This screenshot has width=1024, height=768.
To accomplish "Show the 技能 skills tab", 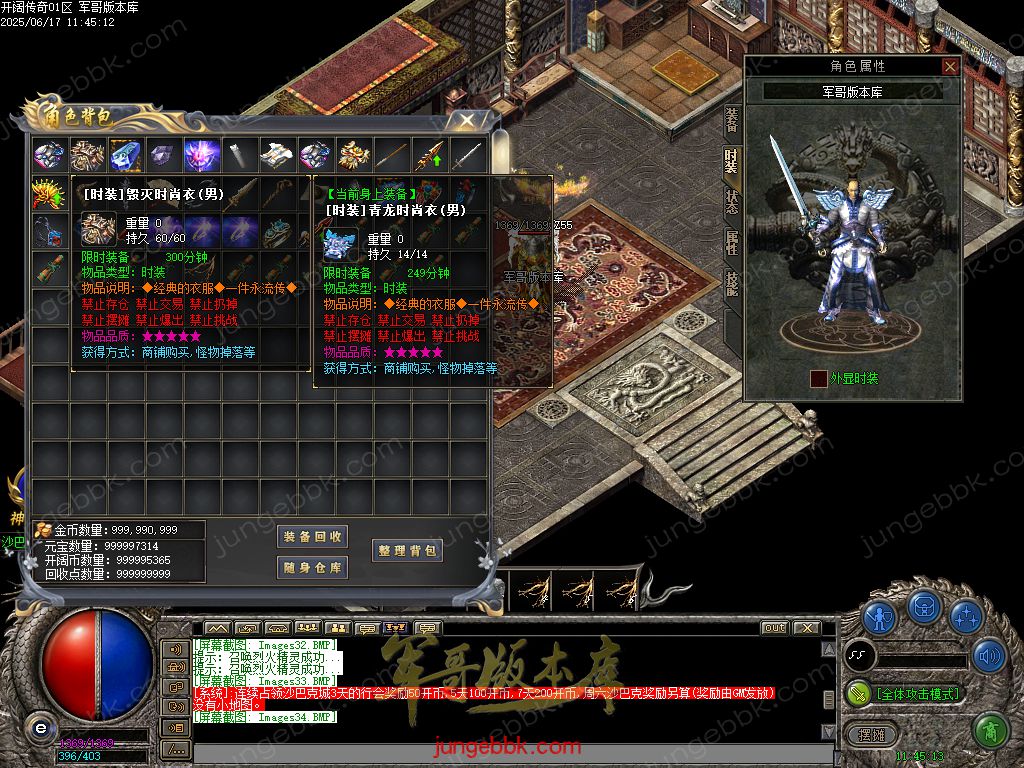I will (732, 285).
